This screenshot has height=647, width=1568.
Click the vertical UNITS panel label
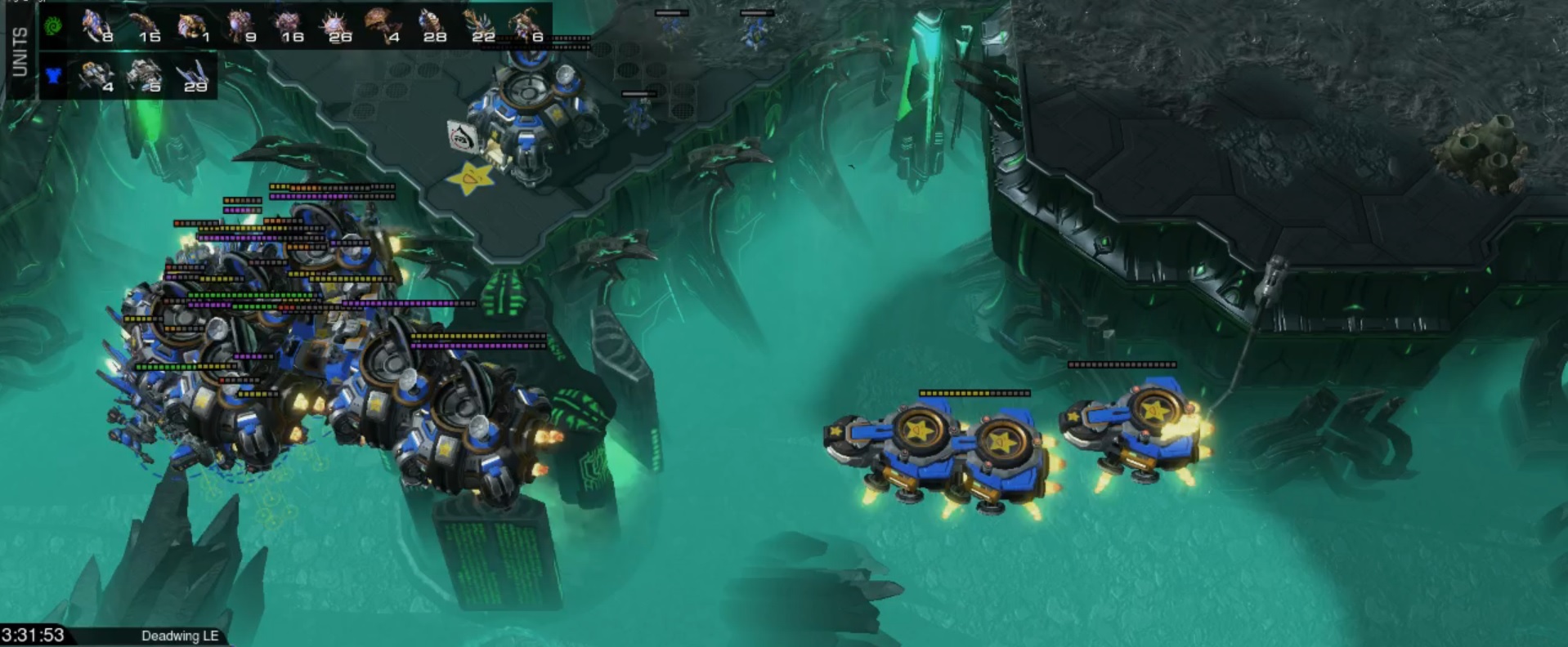click(20, 51)
